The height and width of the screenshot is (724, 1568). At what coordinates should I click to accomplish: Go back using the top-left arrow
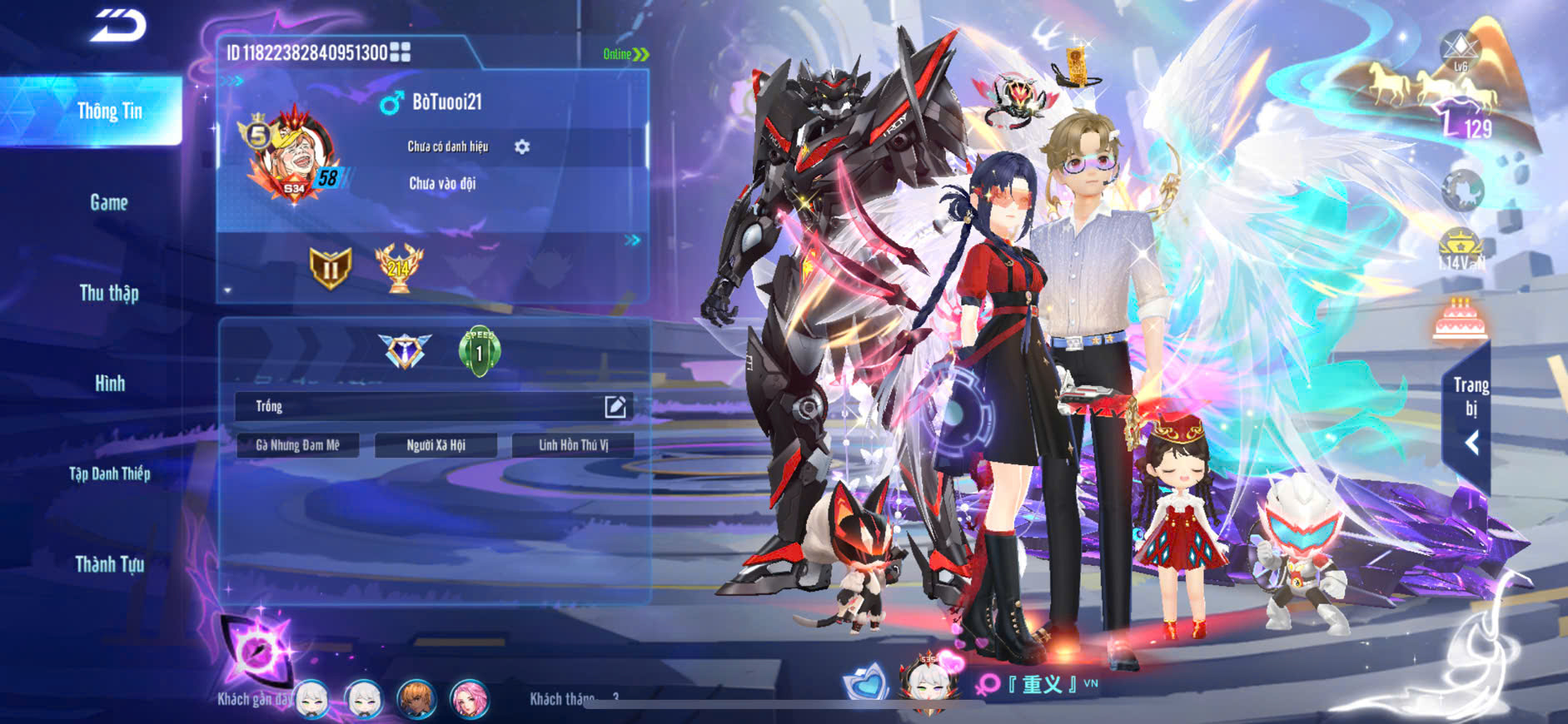[x=117, y=25]
